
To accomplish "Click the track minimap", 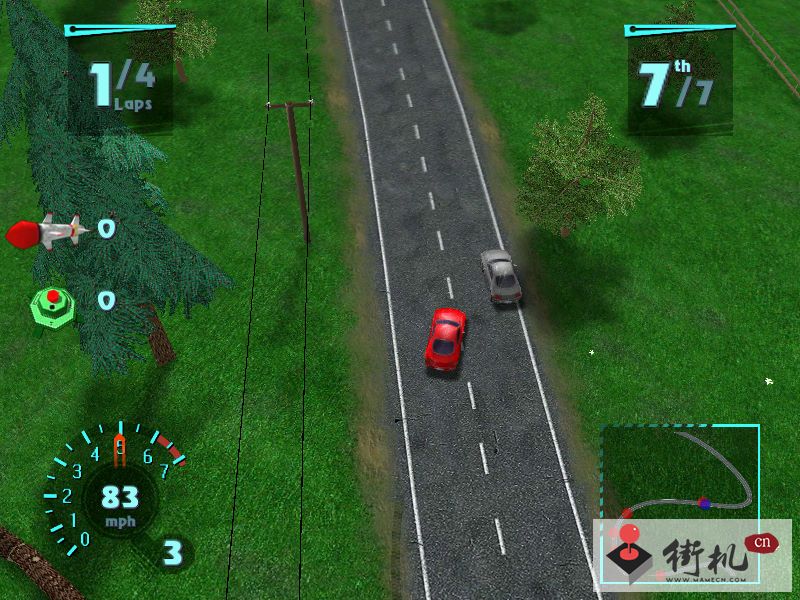I will [679, 473].
